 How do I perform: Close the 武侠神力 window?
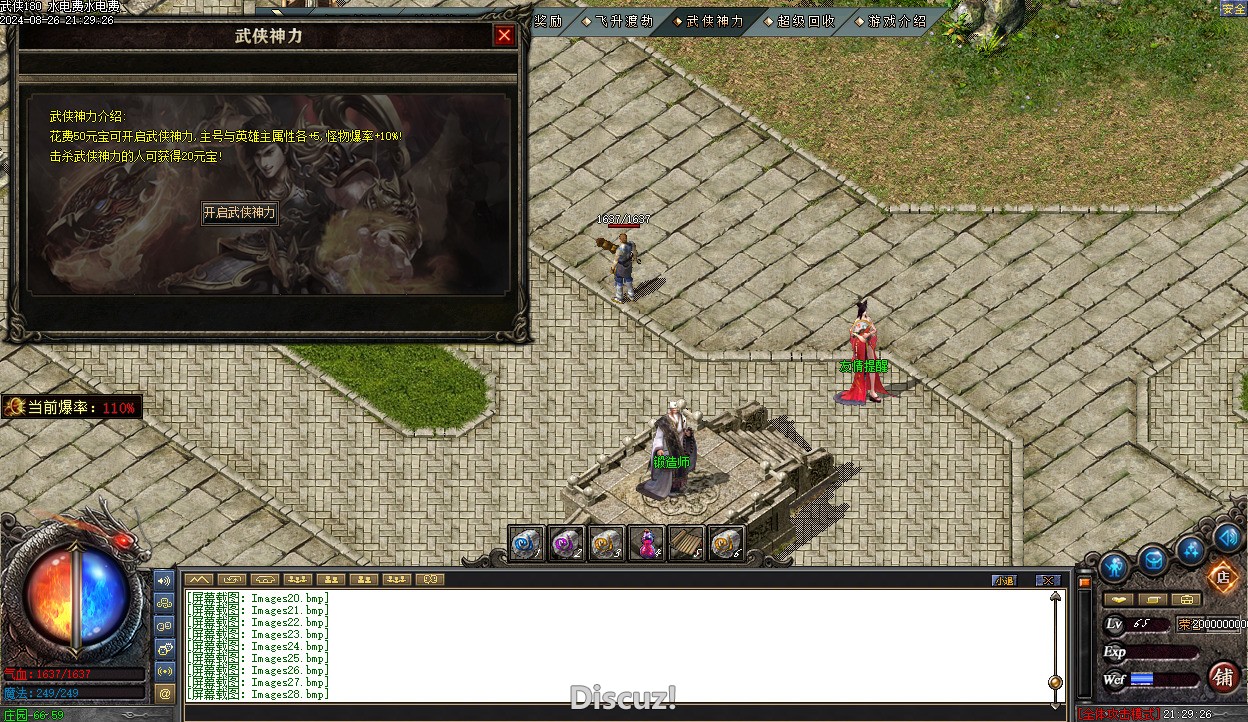coord(504,36)
